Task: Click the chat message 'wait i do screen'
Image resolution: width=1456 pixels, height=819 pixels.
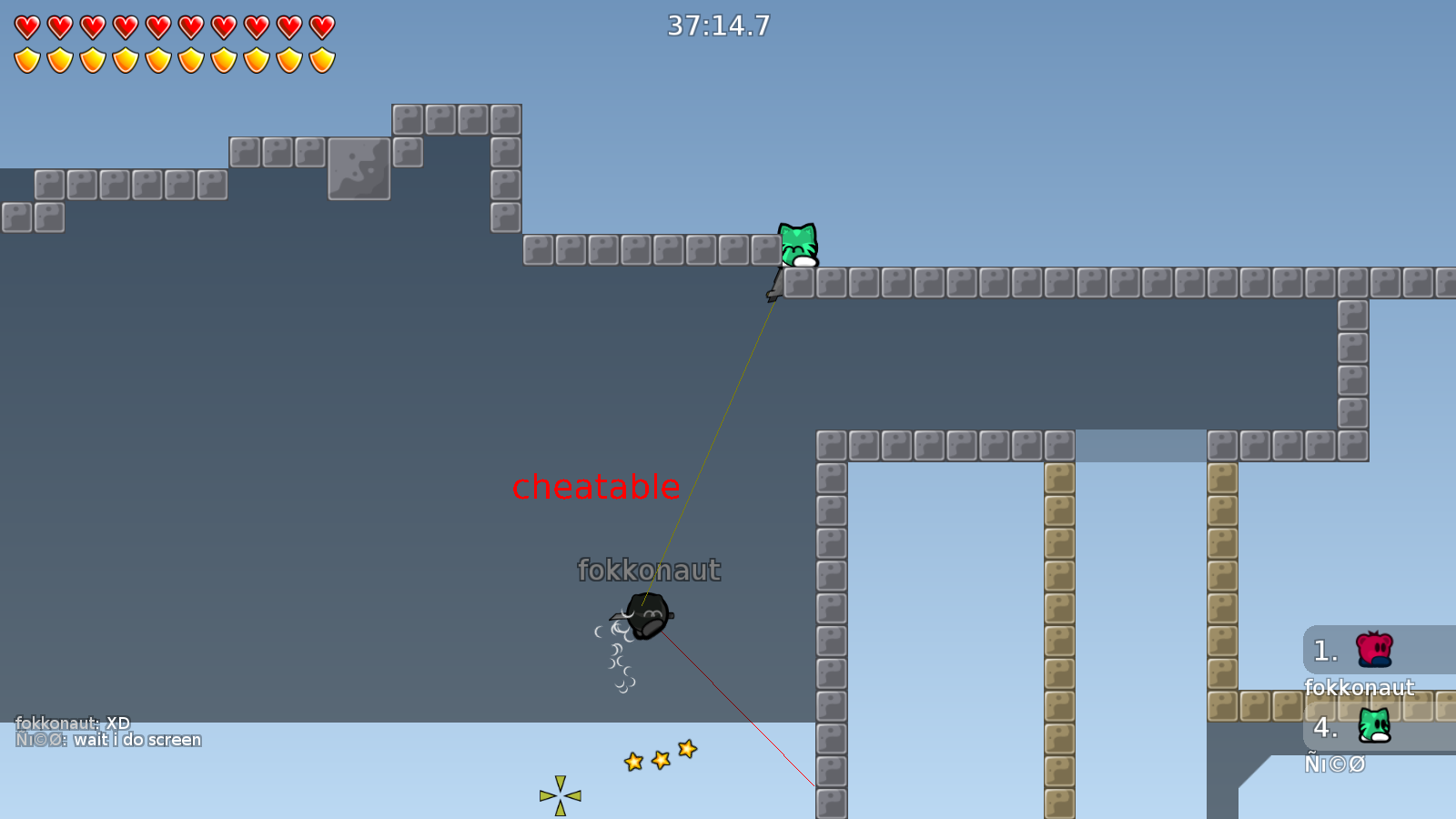Action: (x=137, y=739)
